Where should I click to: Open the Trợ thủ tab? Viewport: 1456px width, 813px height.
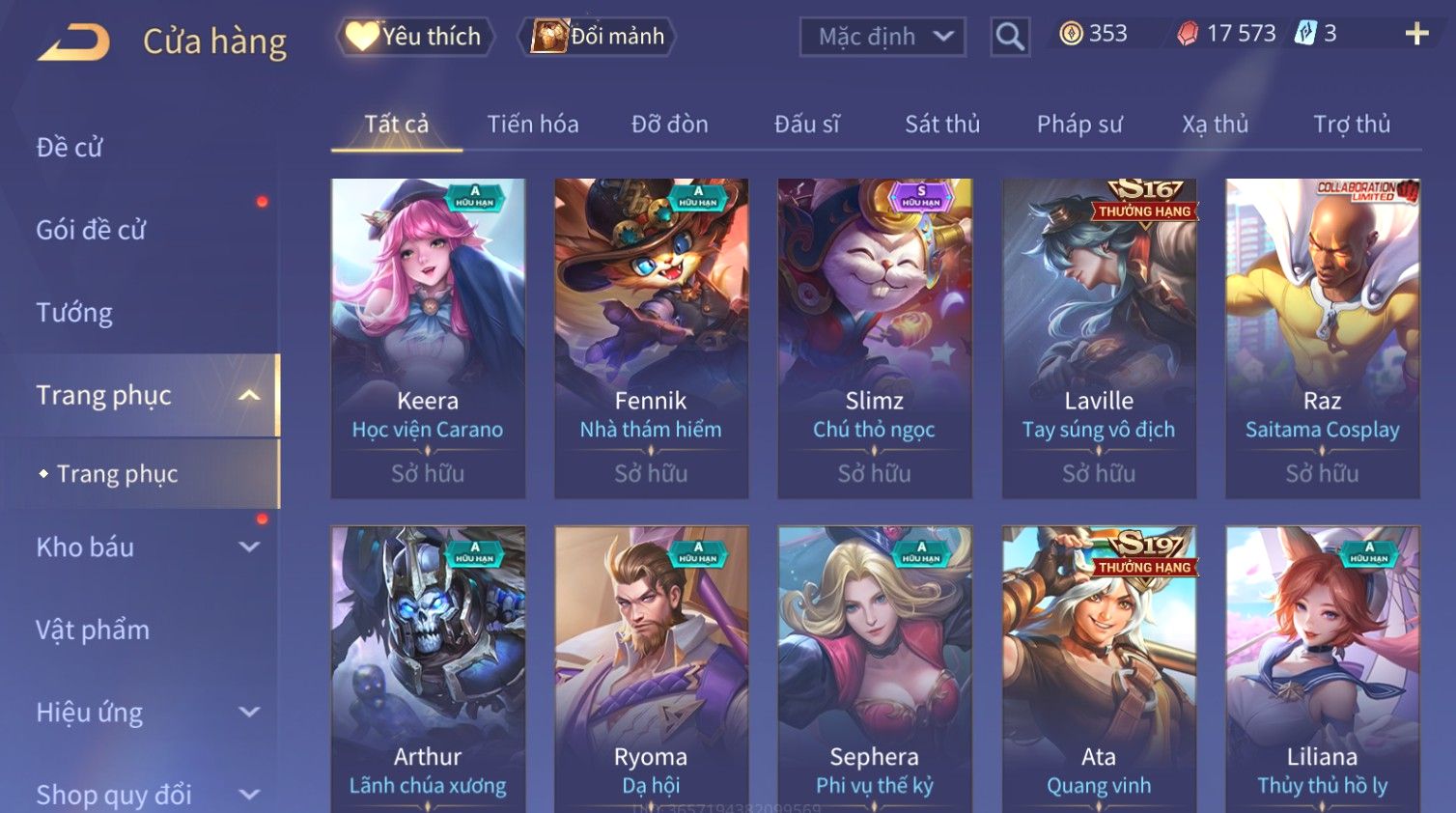[x=1352, y=125]
